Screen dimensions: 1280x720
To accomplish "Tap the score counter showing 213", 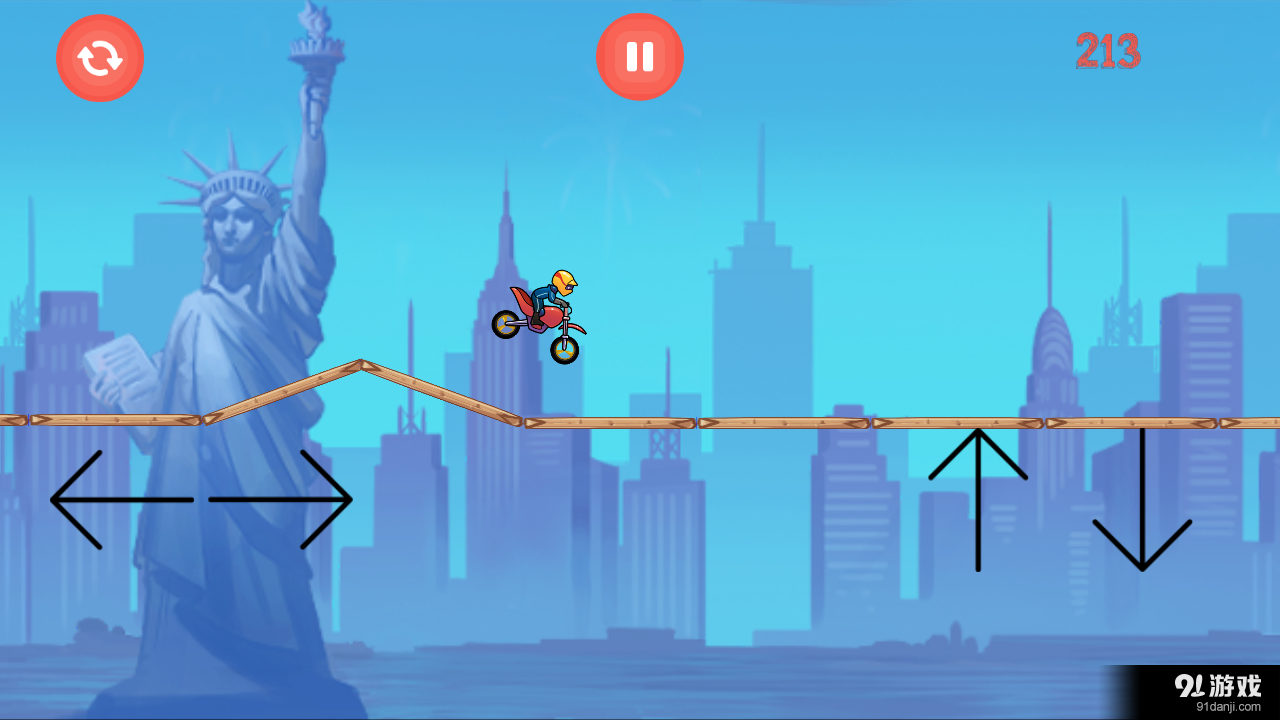I will (1108, 52).
